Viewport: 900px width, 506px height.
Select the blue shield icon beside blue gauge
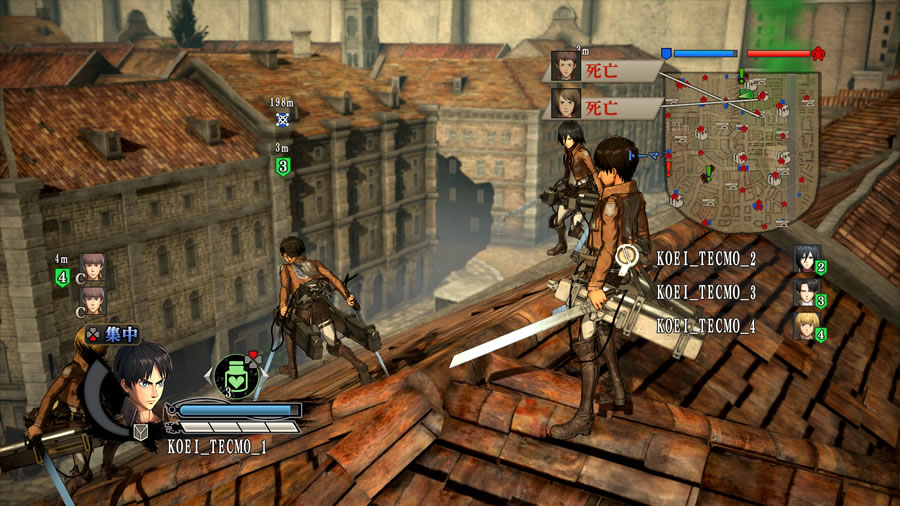[x=666, y=53]
